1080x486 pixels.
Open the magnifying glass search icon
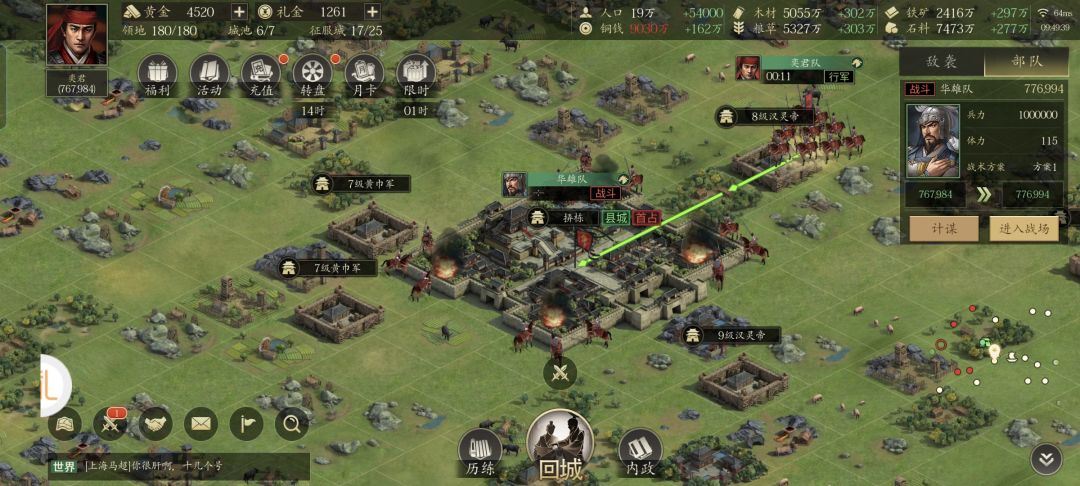[292, 425]
